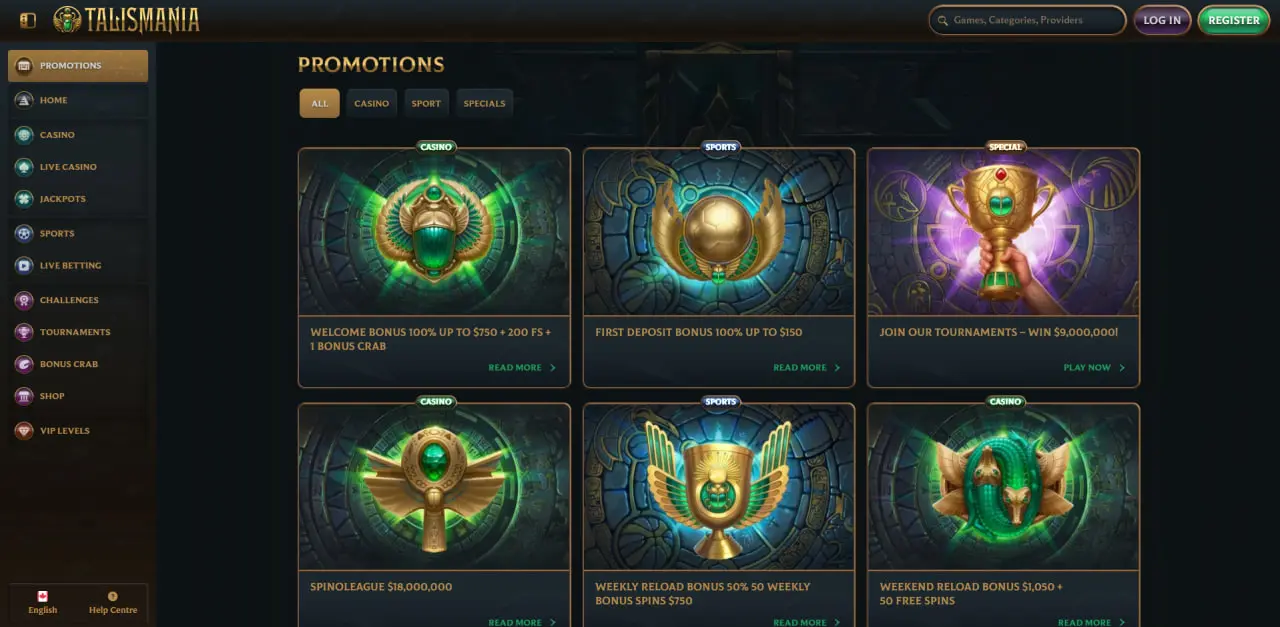Focus the games search field

(x=1028, y=20)
